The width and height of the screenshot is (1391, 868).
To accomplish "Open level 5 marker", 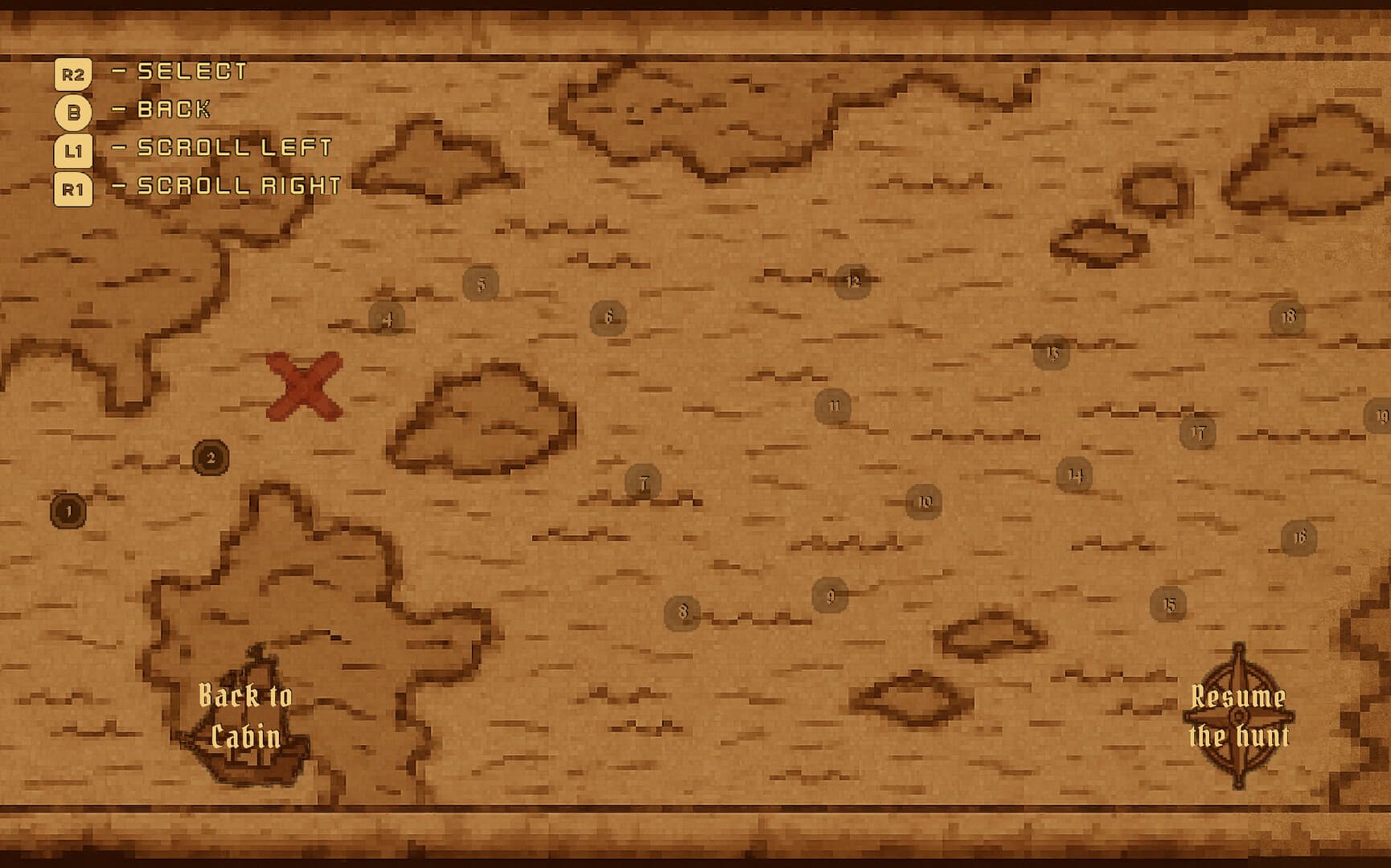I will coord(482,281).
